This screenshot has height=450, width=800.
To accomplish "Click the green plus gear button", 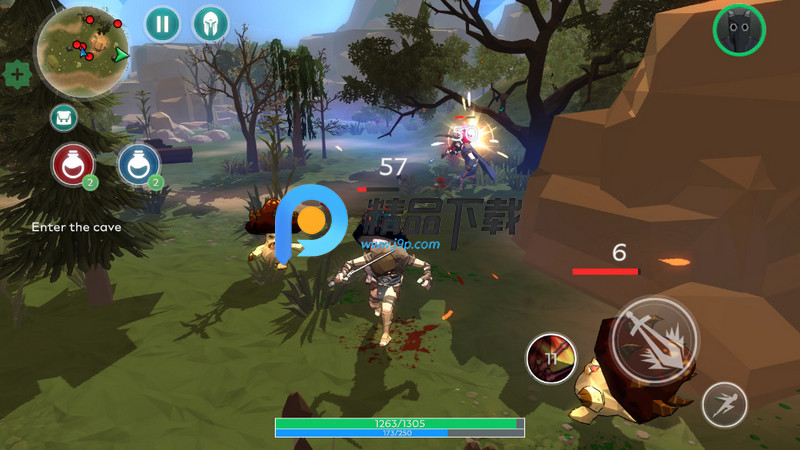I will coord(16,74).
